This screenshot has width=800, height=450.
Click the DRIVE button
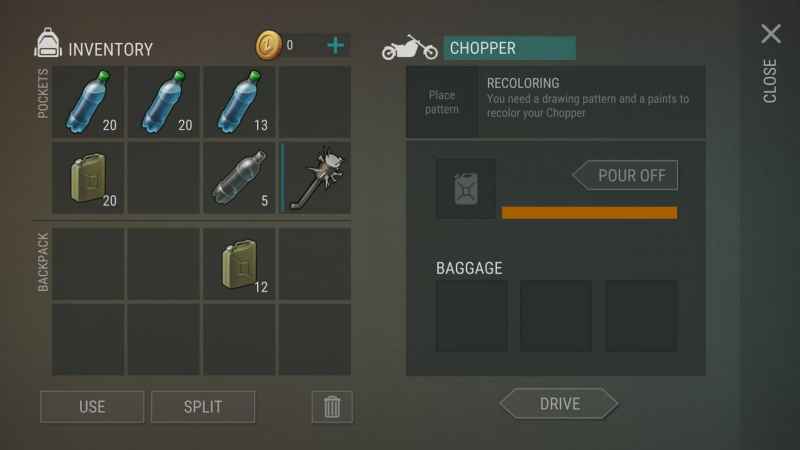(x=559, y=404)
